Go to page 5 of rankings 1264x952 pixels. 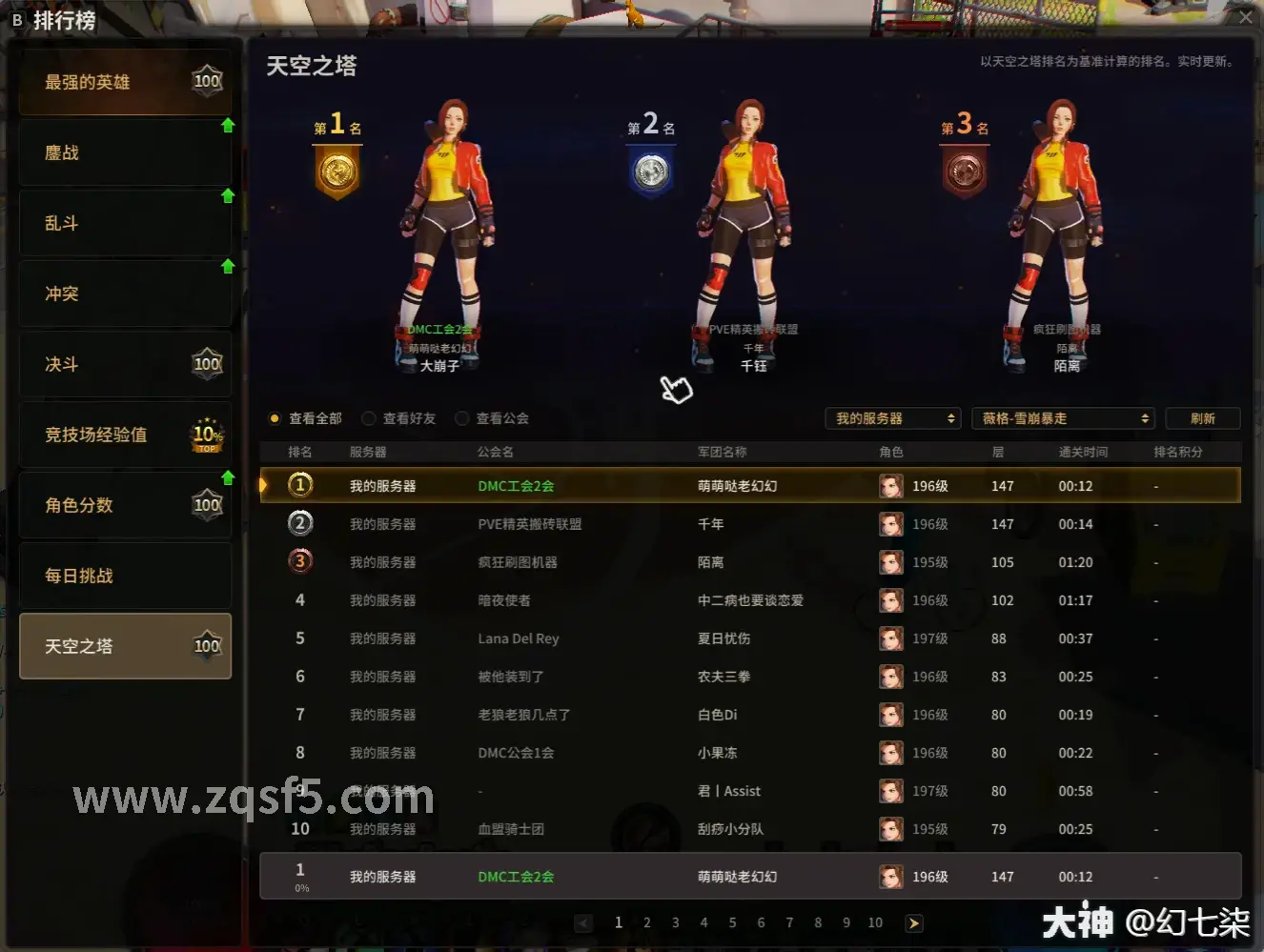coord(732,922)
